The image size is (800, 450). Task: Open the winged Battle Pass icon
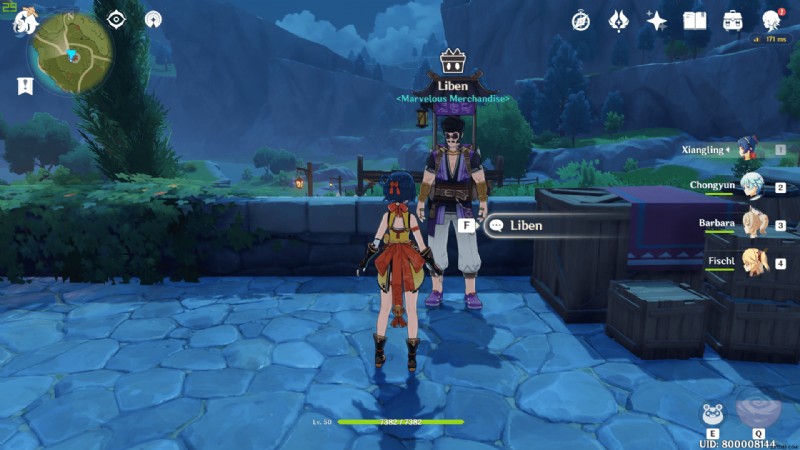click(x=618, y=21)
